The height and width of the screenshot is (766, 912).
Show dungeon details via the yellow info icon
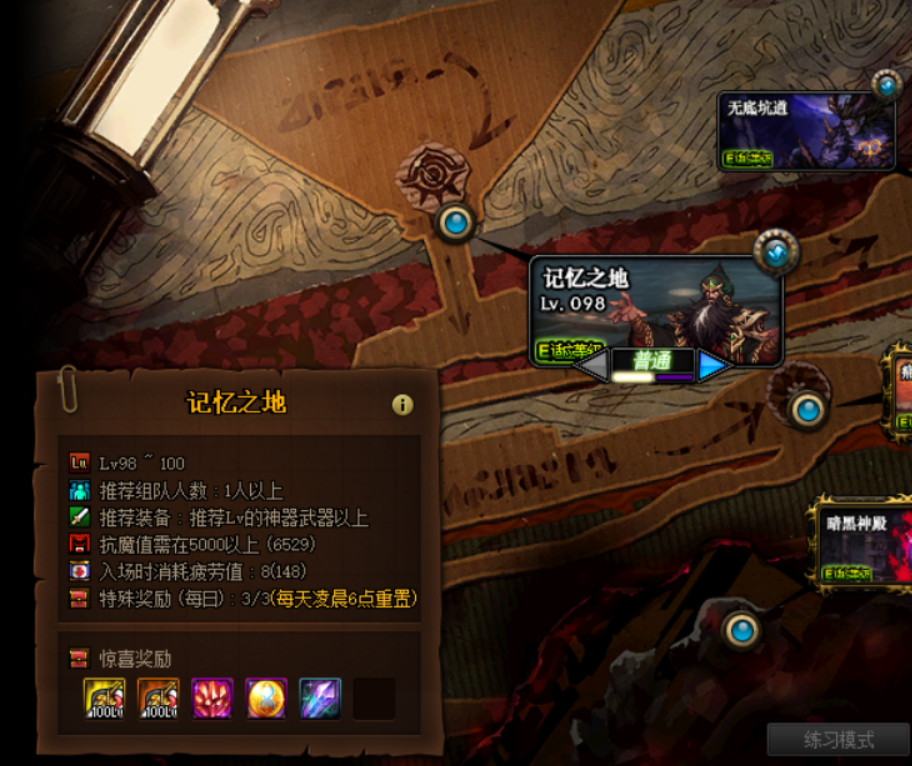pos(402,404)
